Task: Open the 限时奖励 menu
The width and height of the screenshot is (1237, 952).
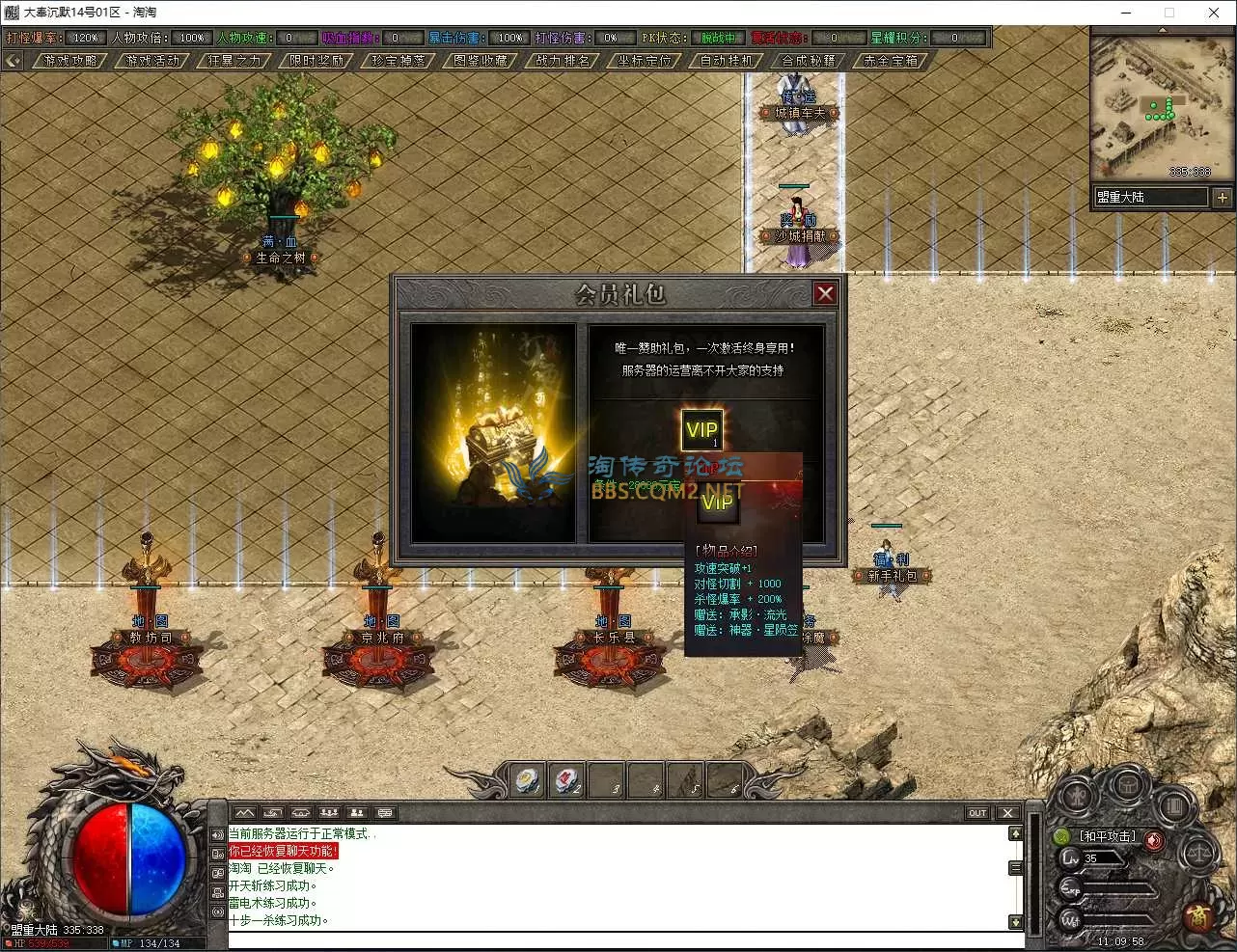Action: pyautogui.click(x=317, y=61)
